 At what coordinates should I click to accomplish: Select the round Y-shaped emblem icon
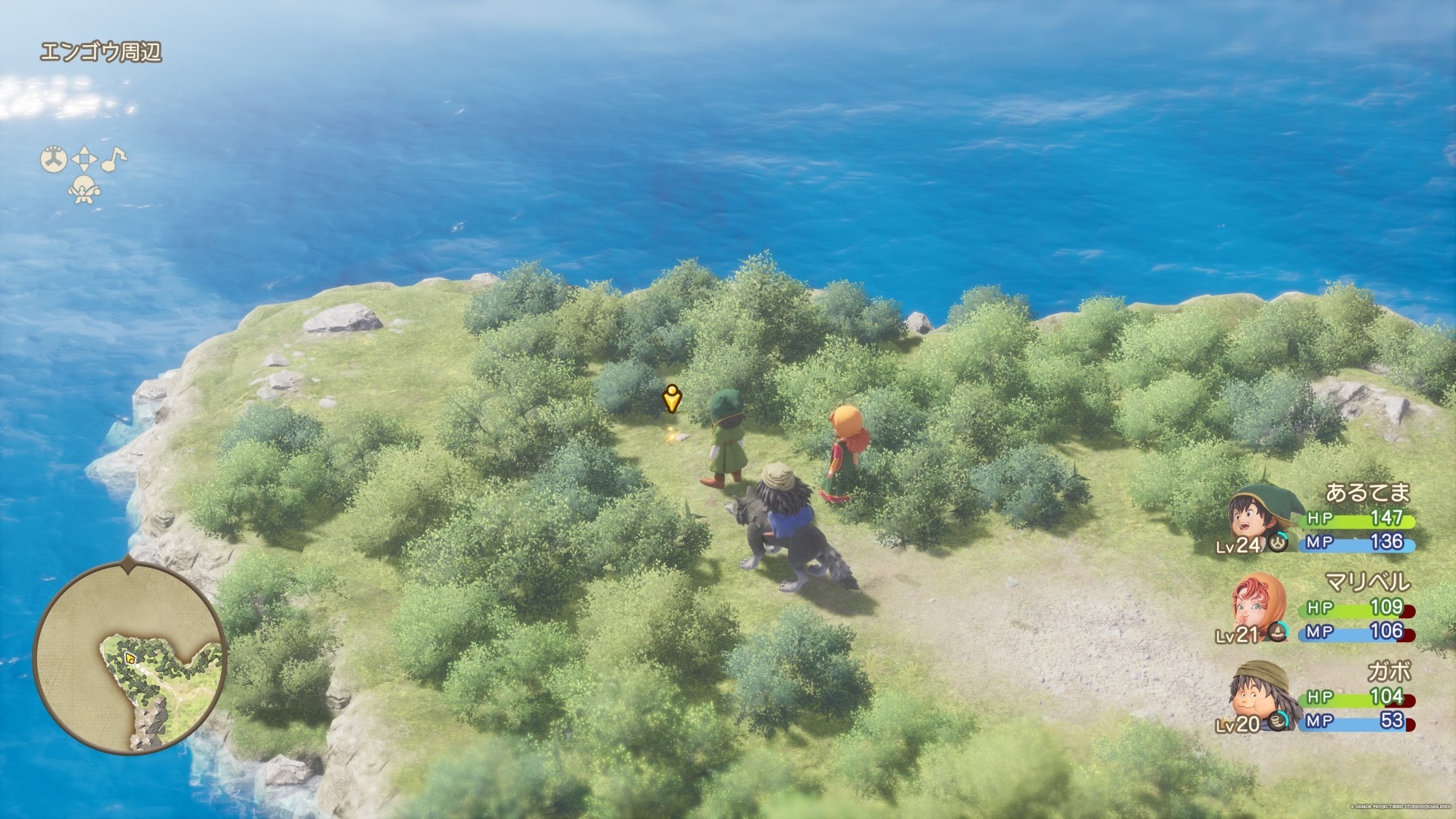pyautogui.click(x=53, y=159)
